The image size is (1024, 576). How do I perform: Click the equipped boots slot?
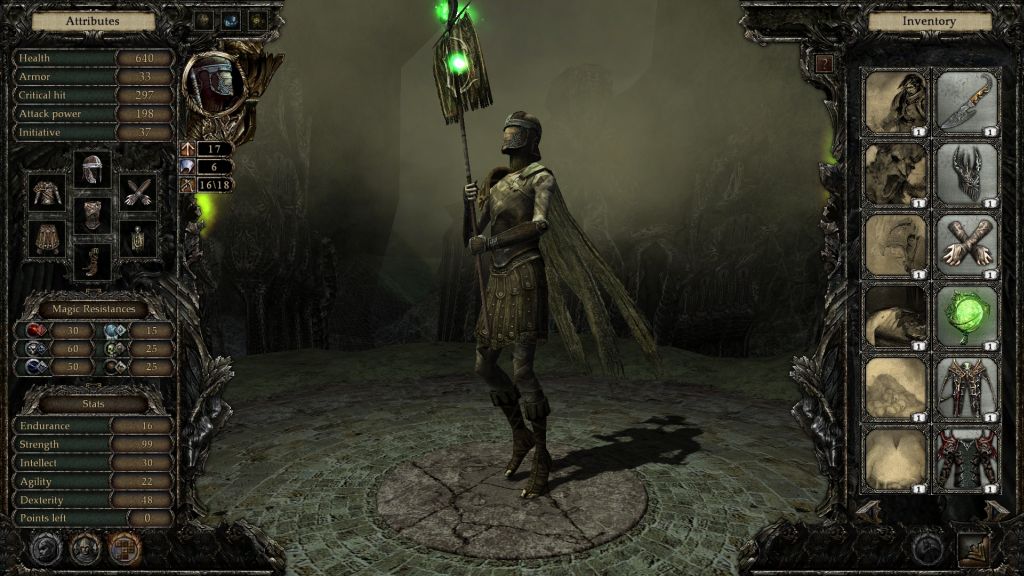point(93,260)
